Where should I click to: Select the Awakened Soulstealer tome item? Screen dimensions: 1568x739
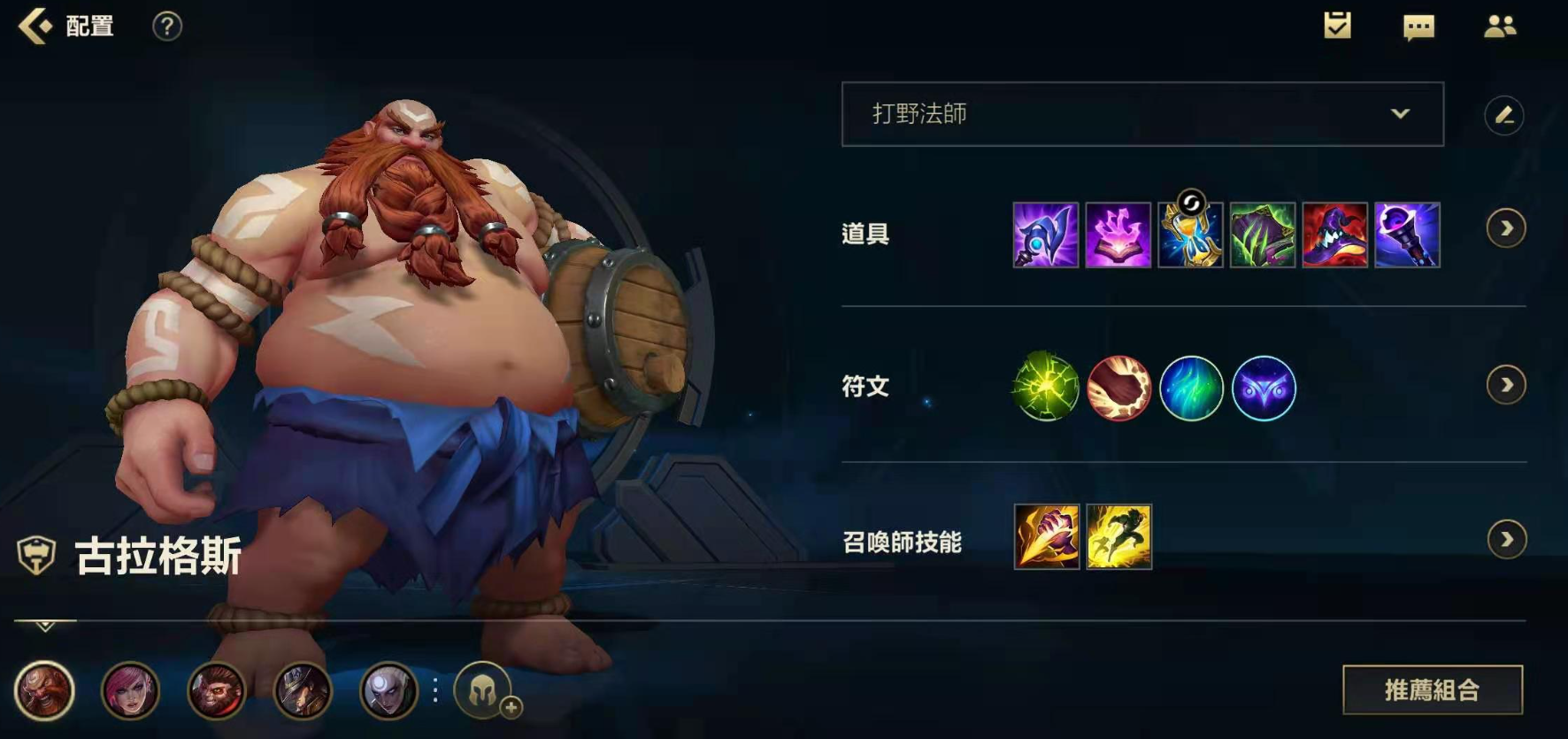click(1118, 235)
